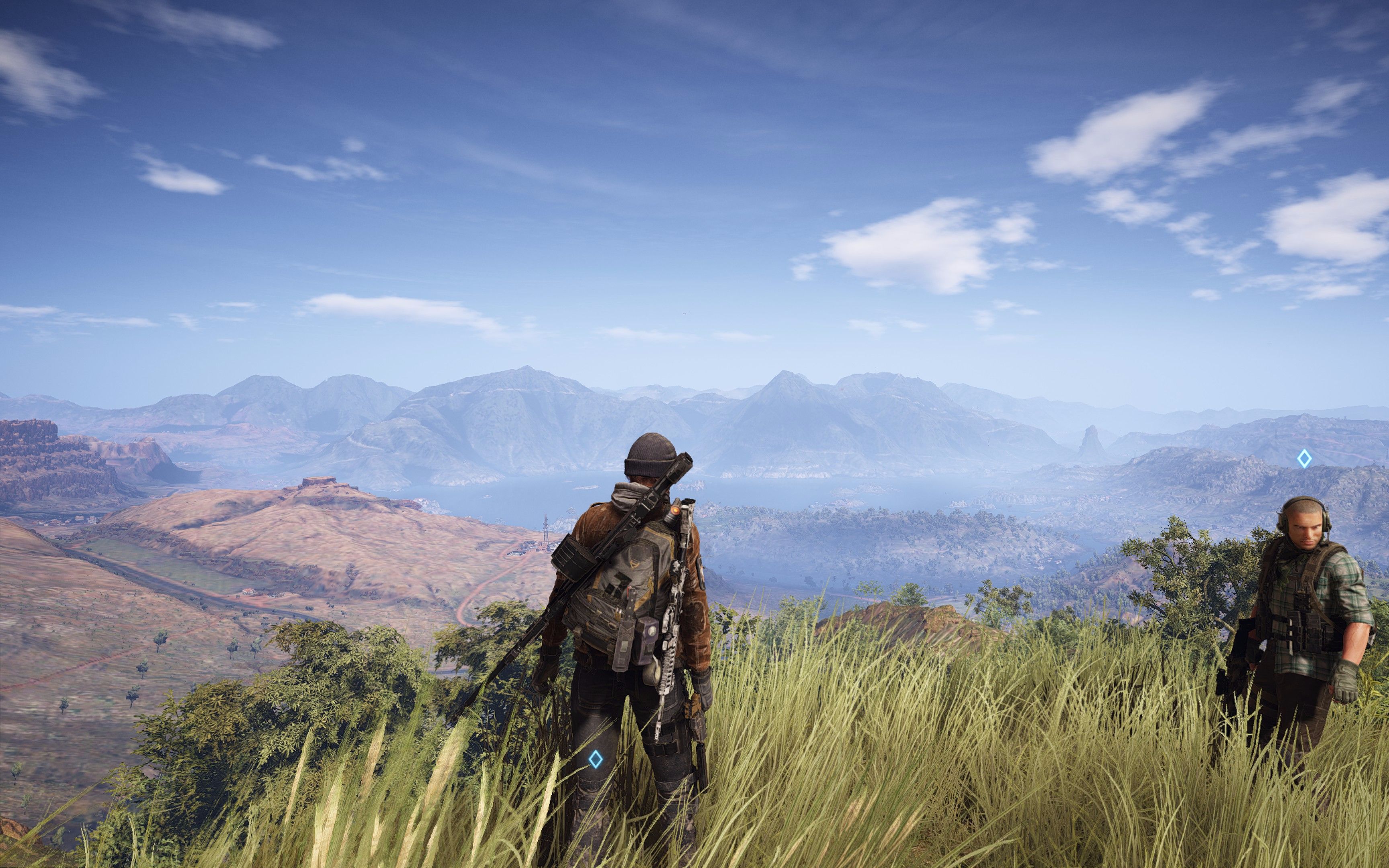Click the blue diamond marker in the tall grass
Image resolution: width=1389 pixels, height=868 pixels.
click(596, 759)
